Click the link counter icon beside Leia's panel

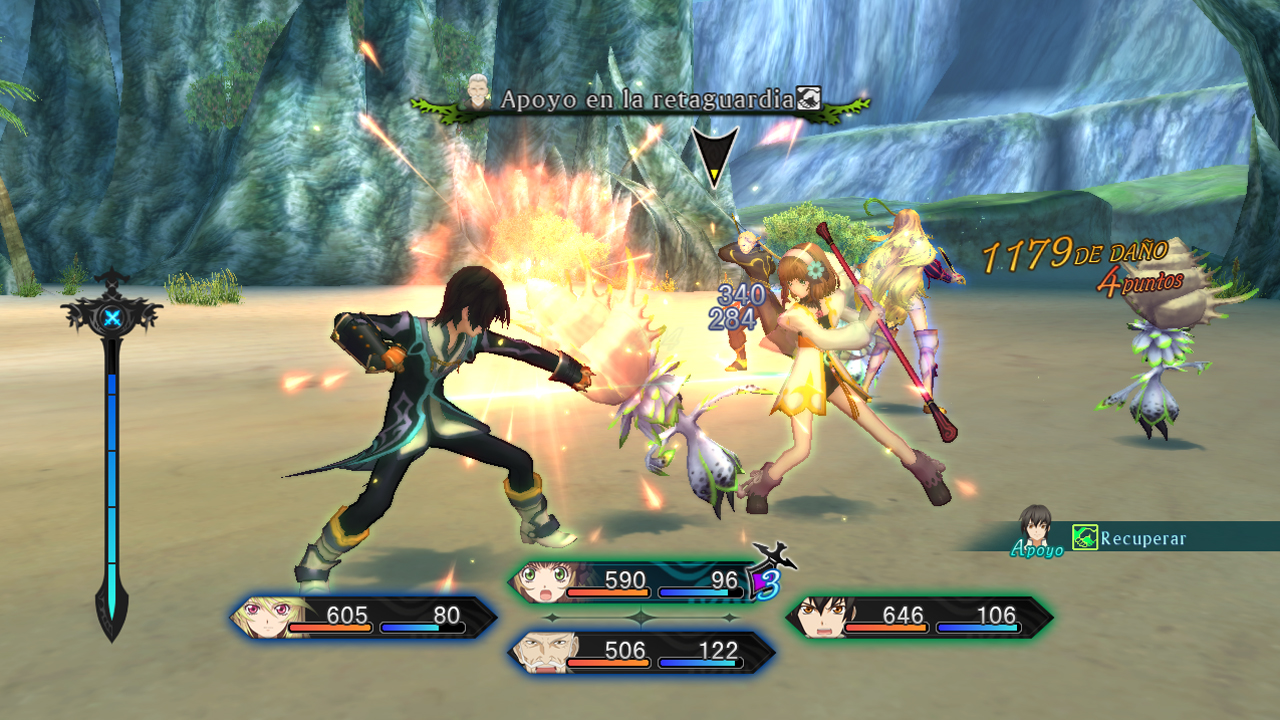[x=768, y=578]
